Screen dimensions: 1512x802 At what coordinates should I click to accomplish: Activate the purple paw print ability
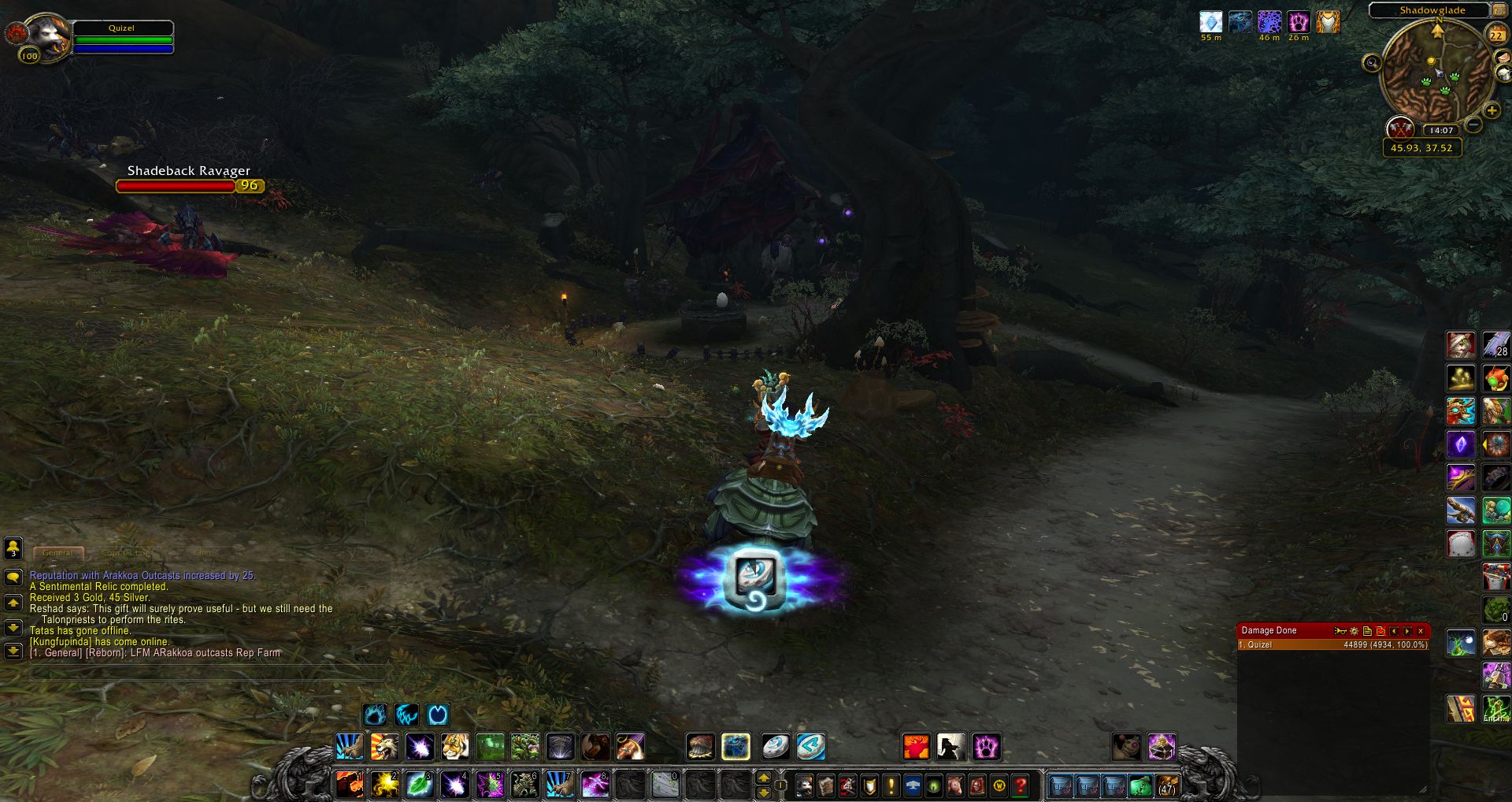point(985,746)
